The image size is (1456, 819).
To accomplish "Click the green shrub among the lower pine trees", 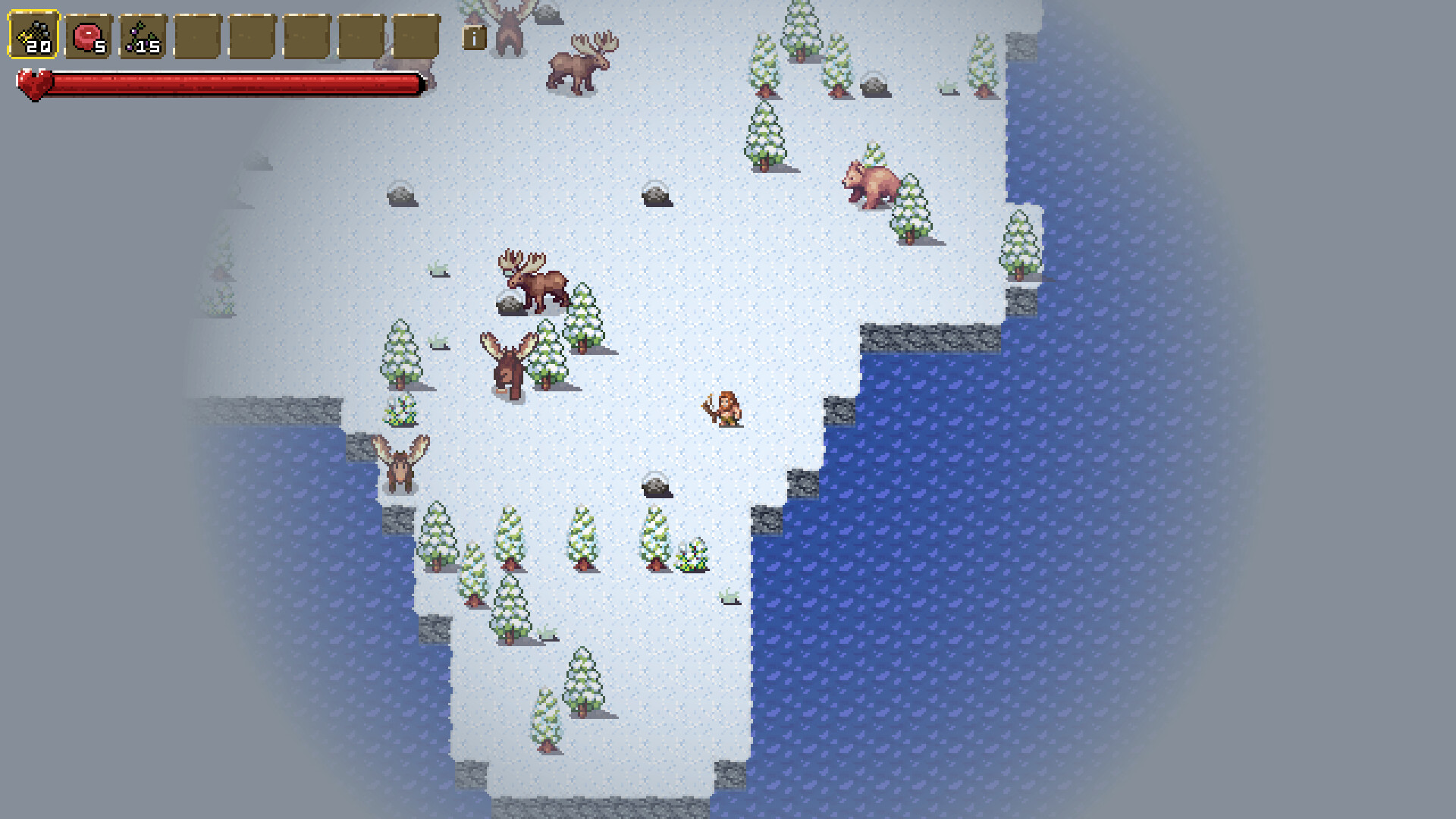I will tap(695, 556).
